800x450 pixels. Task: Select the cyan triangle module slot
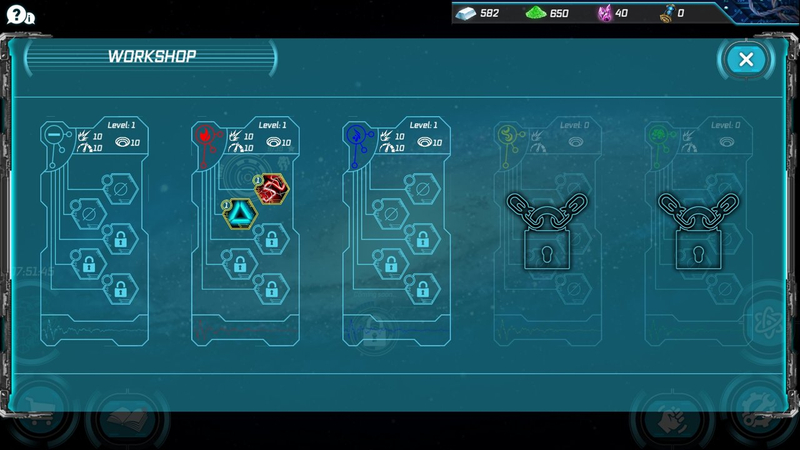[240, 212]
